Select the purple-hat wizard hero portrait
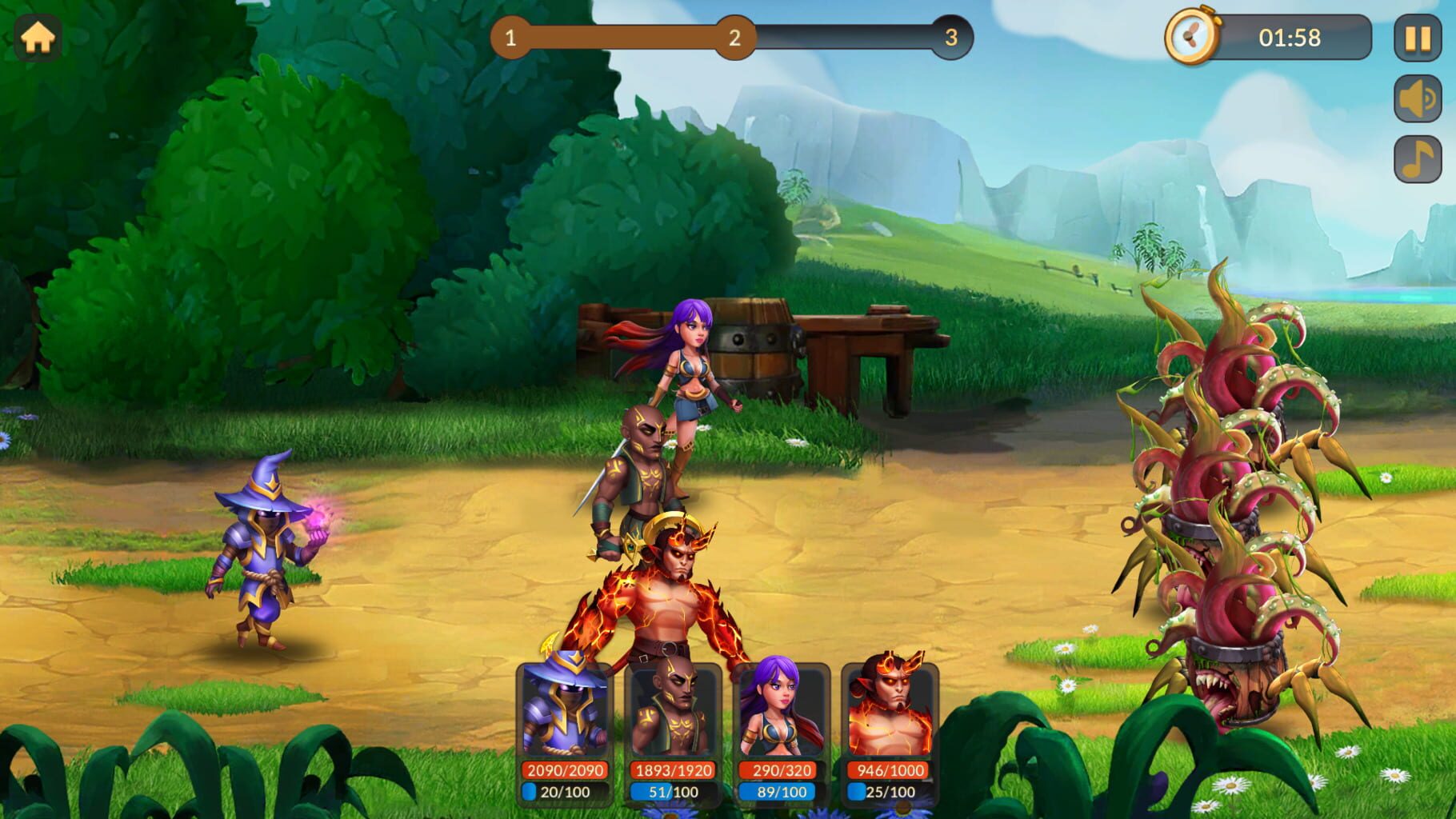This screenshot has height=819, width=1456. click(564, 709)
